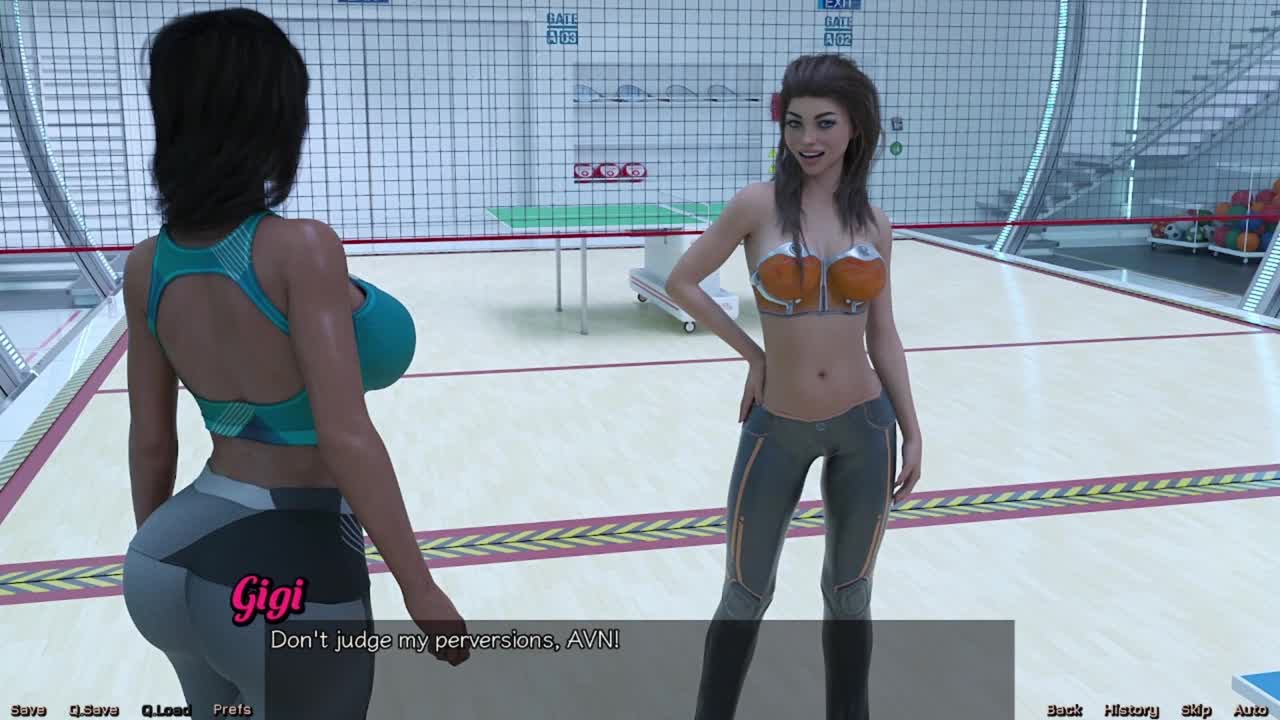Screen dimensions: 1280x720
Task: Go Back to the previous dialogue line
Action: click(1064, 710)
